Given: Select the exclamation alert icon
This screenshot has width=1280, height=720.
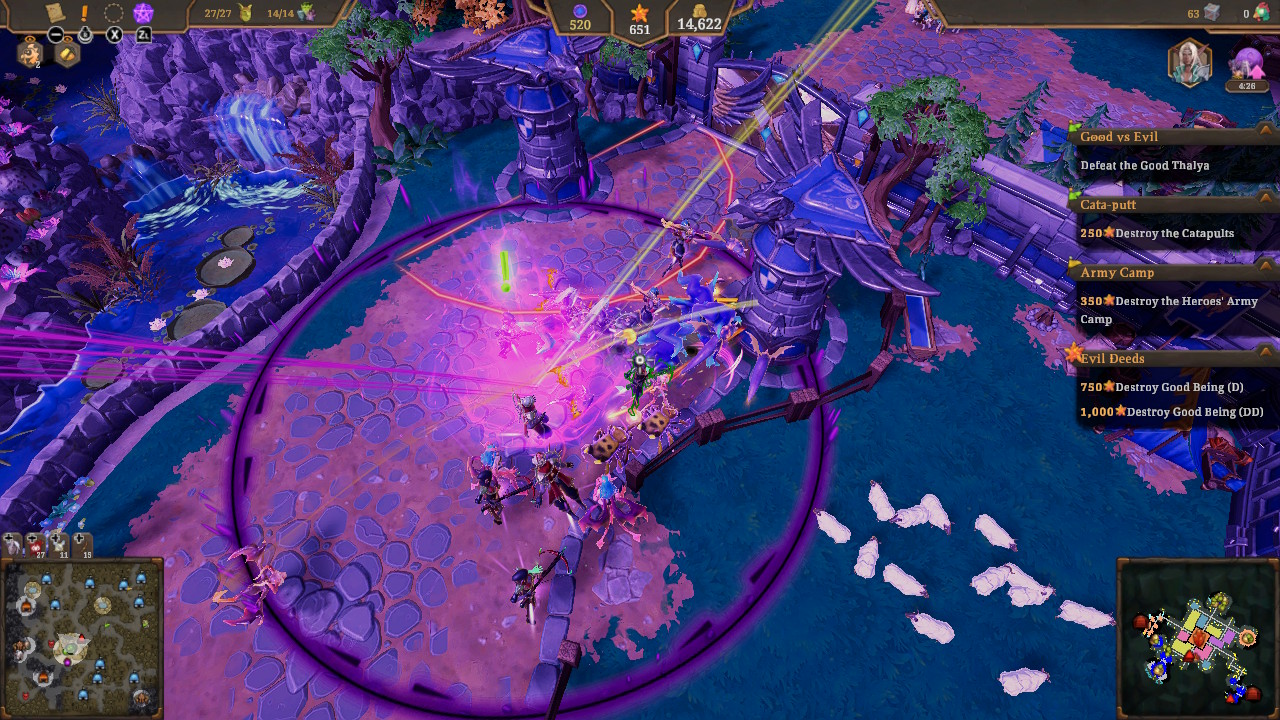Looking at the screenshot, I should 83,11.
